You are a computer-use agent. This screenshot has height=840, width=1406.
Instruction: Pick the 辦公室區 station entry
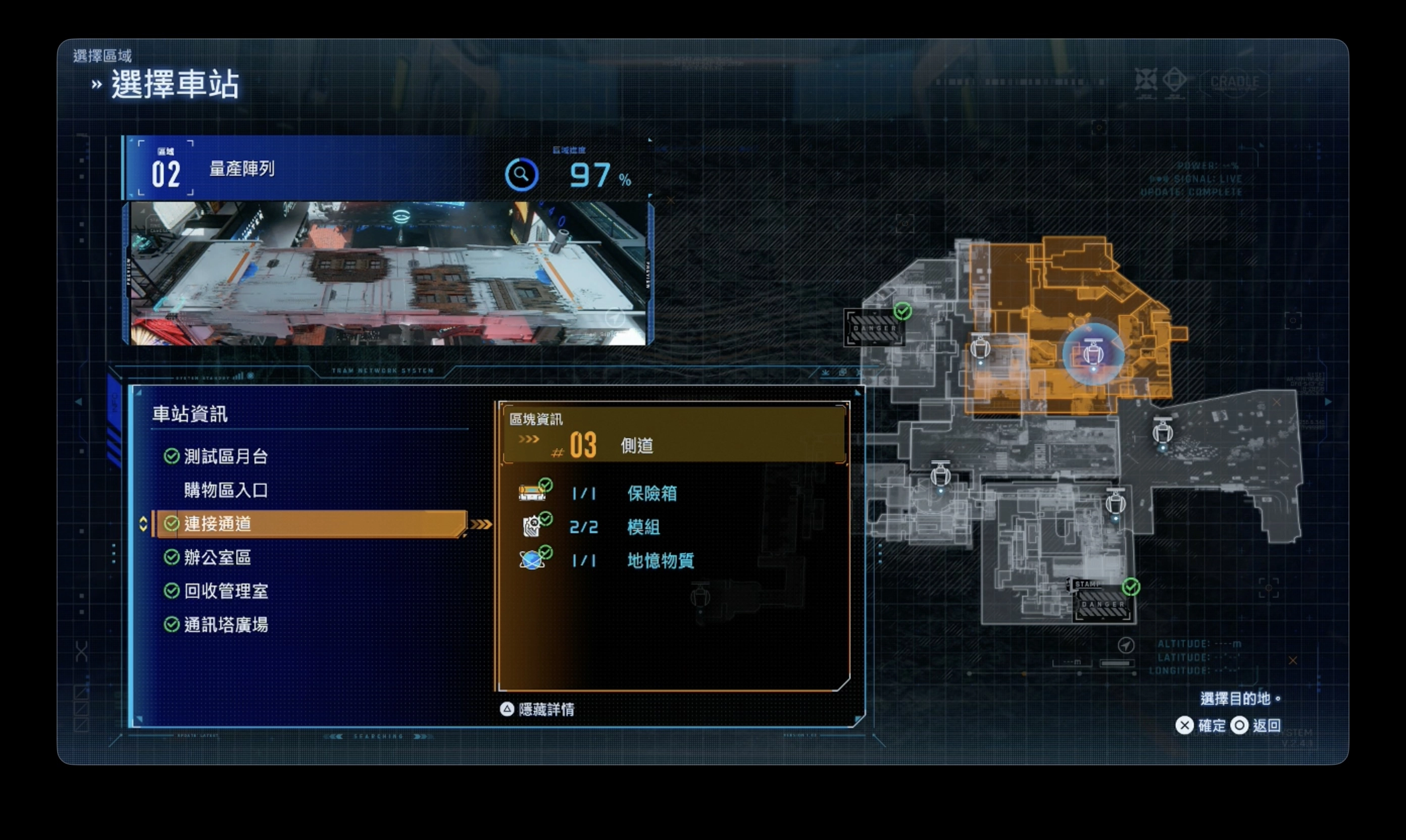[218, 557]
